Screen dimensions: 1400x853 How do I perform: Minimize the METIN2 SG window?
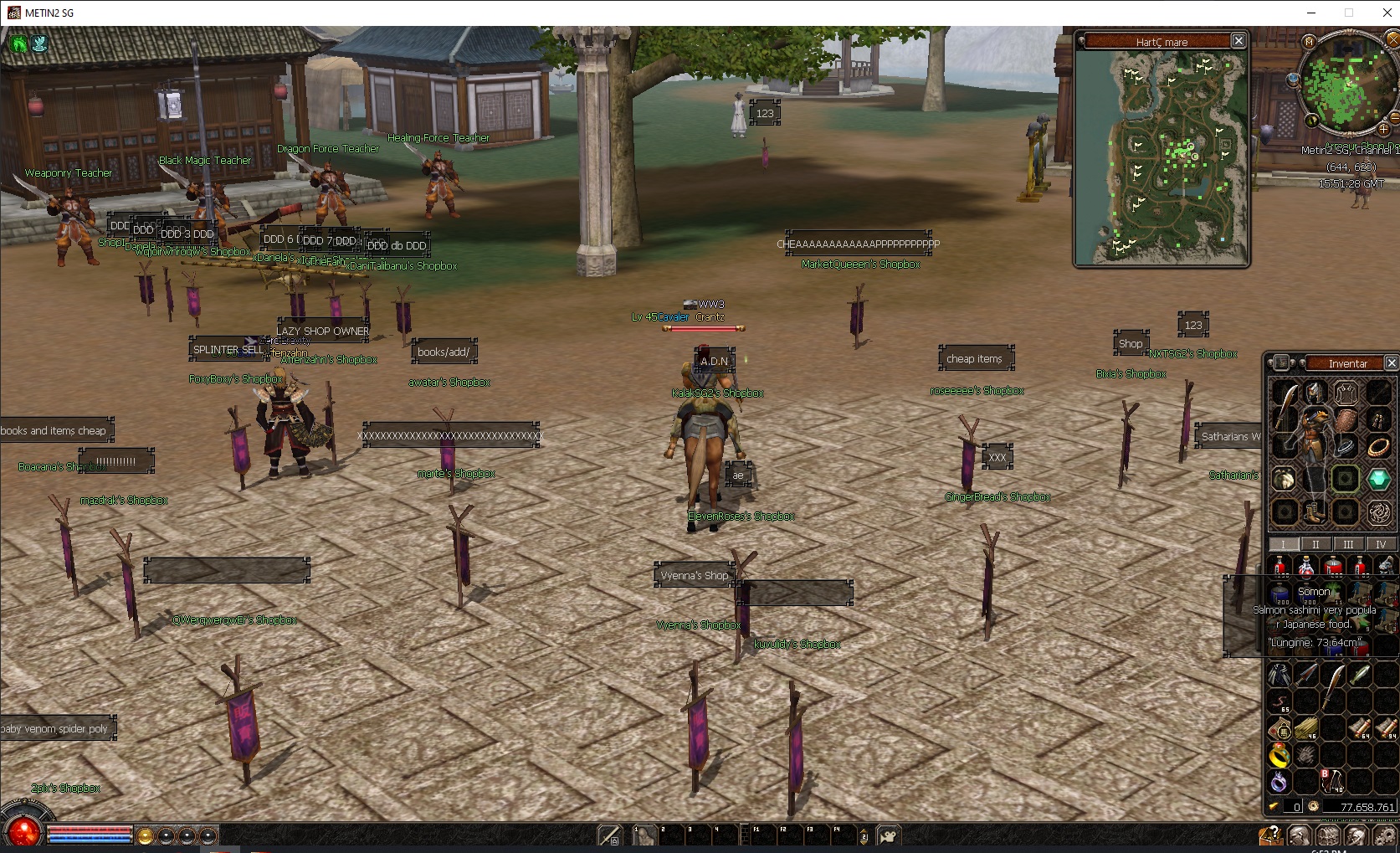coord(1311,13)
